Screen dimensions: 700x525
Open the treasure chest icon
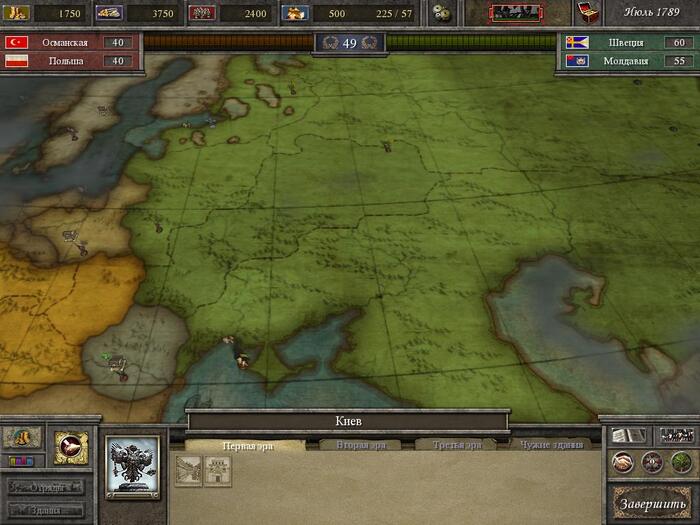590,13
